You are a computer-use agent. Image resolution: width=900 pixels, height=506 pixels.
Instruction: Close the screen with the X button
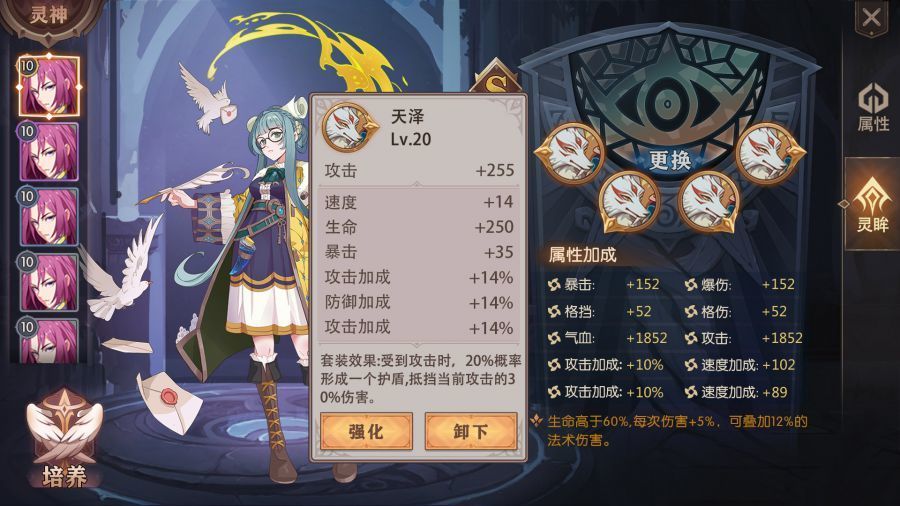pyautogui.click(x=871, y=17)
